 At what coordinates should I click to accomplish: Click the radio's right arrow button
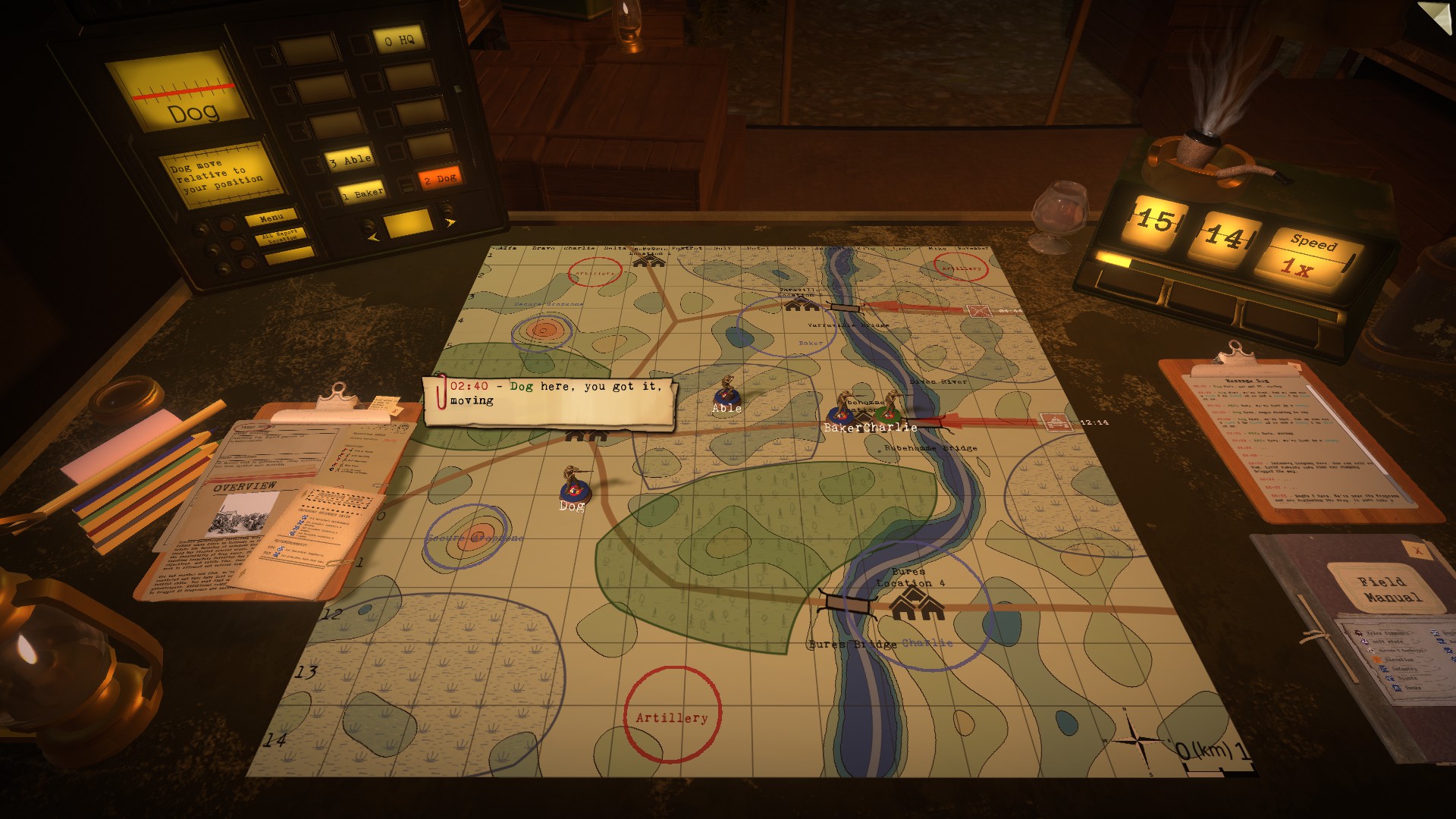pos(450,223)
